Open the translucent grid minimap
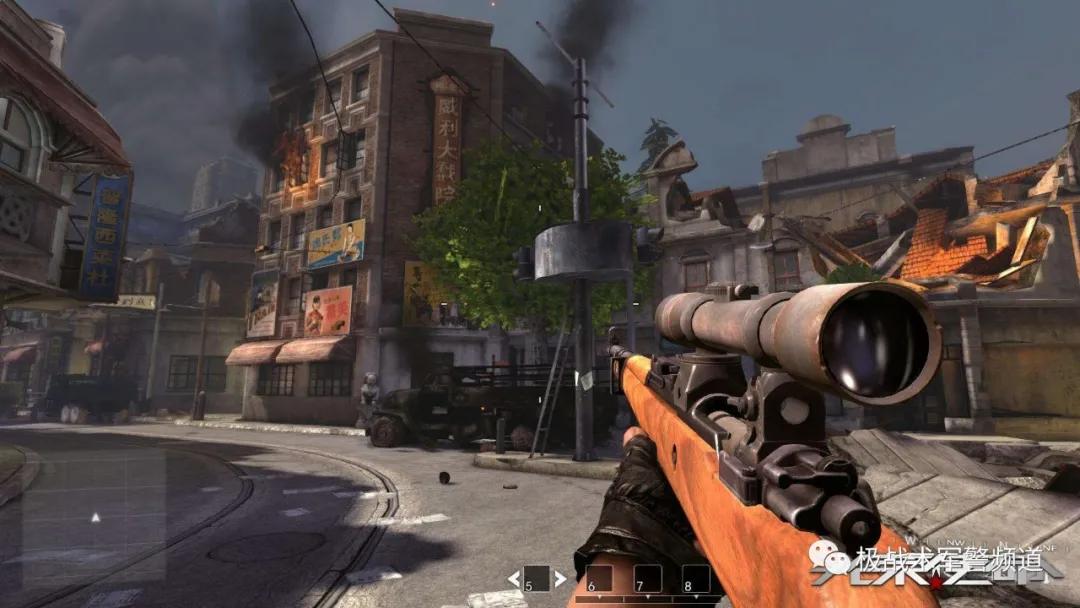This screenshot has width=1080, height=608. [x=96, y=516]
